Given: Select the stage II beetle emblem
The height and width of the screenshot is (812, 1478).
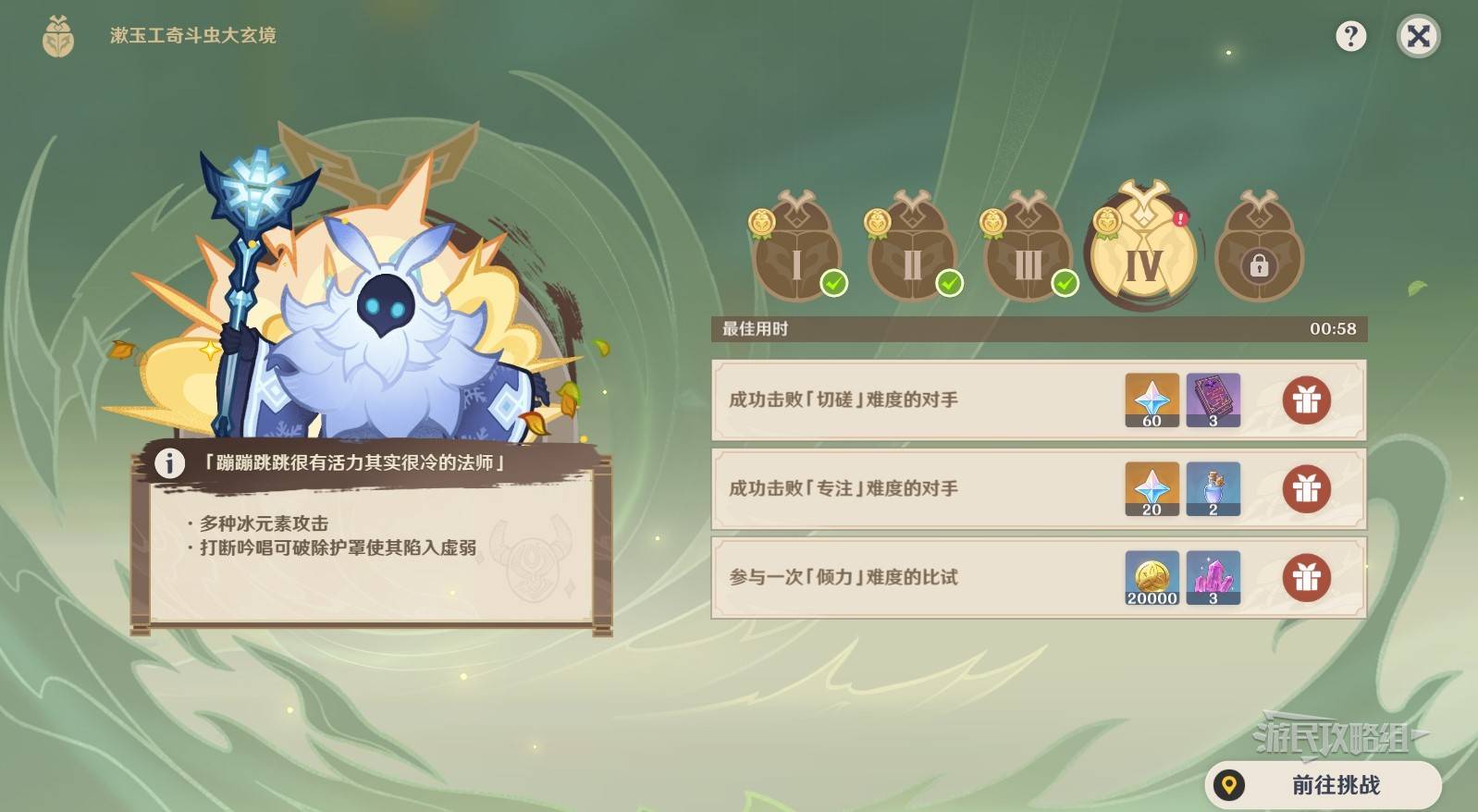Looking at the screenshot, I should (912, 250).
